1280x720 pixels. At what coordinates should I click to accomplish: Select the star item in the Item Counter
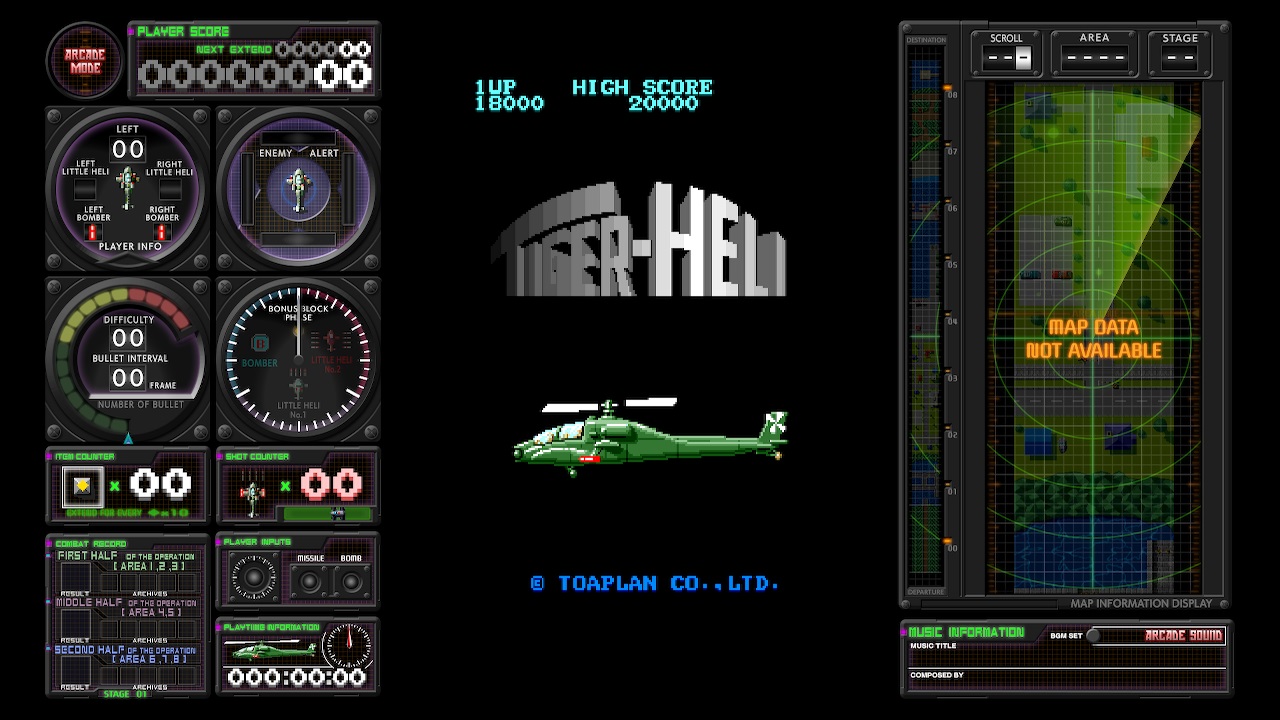click(81, 486)
